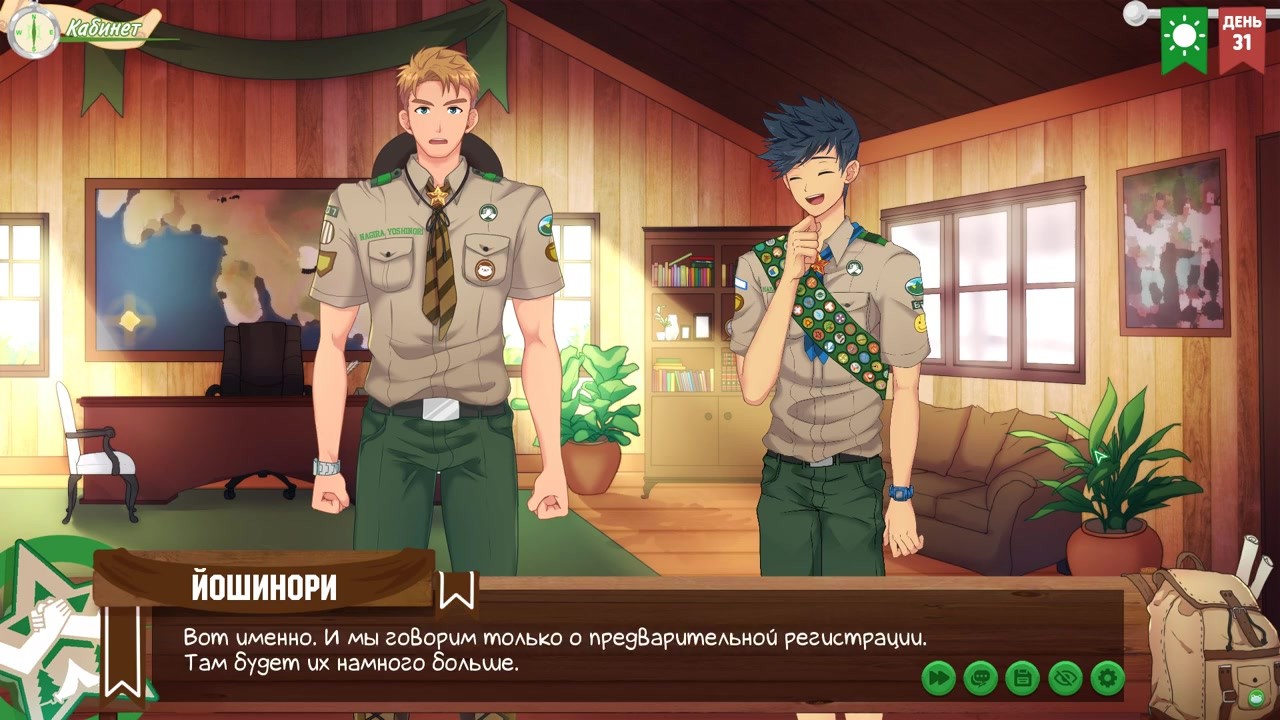Viewport: 1280px width, 720px height.
Task: Hide the dialogue box with eye icon
Action: point(1065,678)
